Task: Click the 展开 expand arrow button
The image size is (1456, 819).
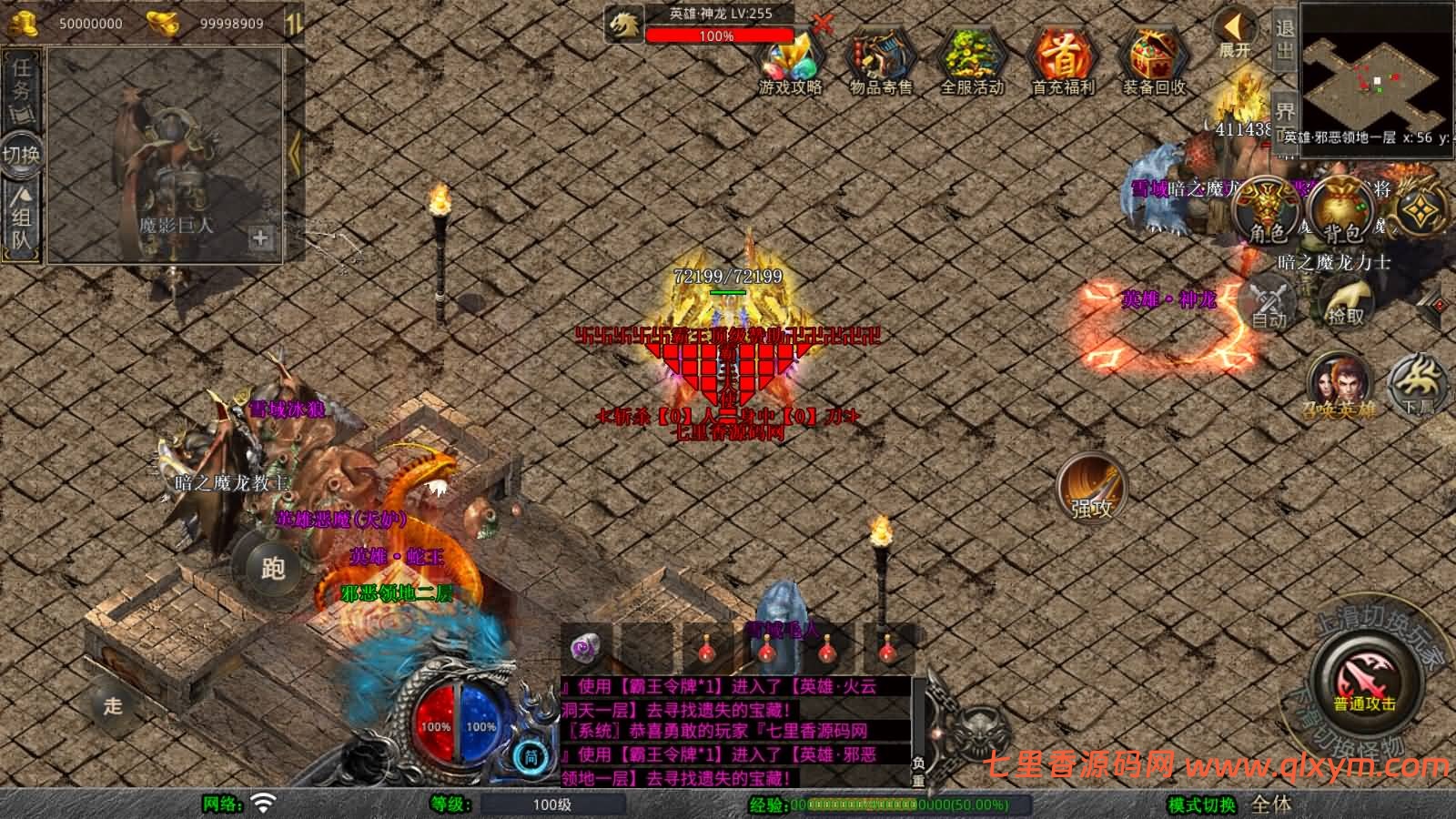Action: click(x=1235, y=35)
